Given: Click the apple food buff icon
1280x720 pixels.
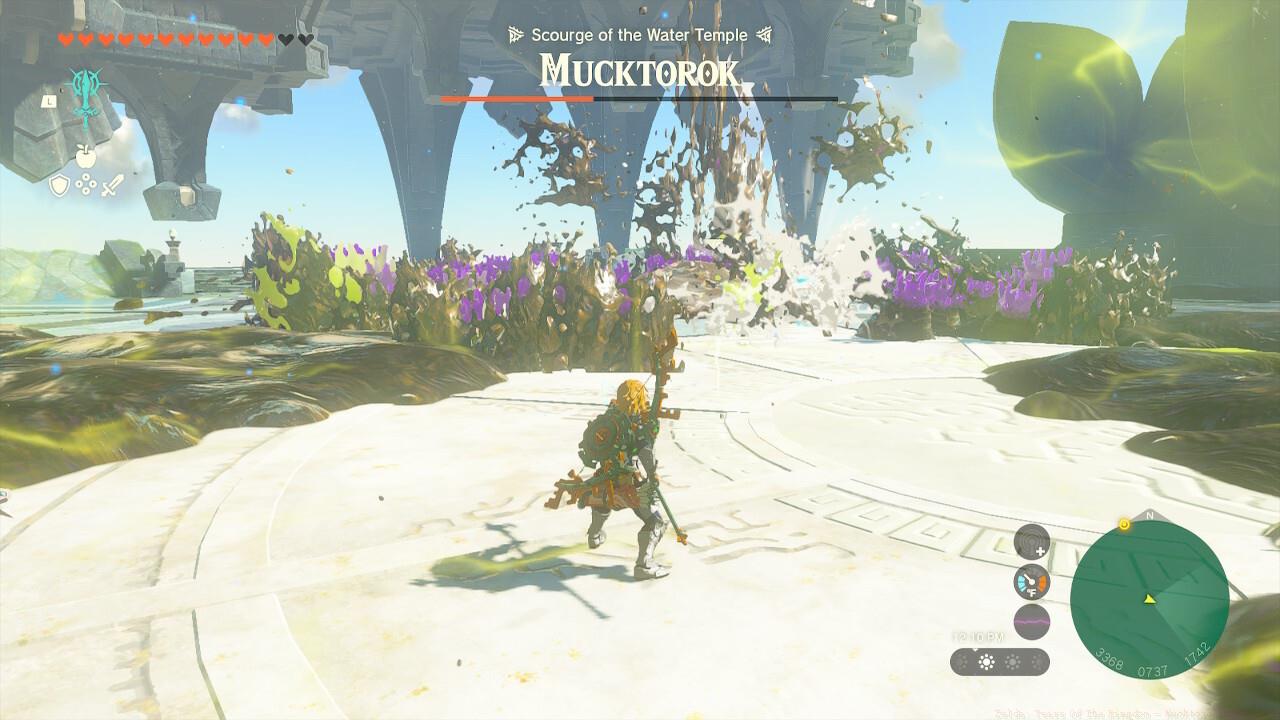Looking at the screenshot, I should pyautogui.click(x=86, y=156).
